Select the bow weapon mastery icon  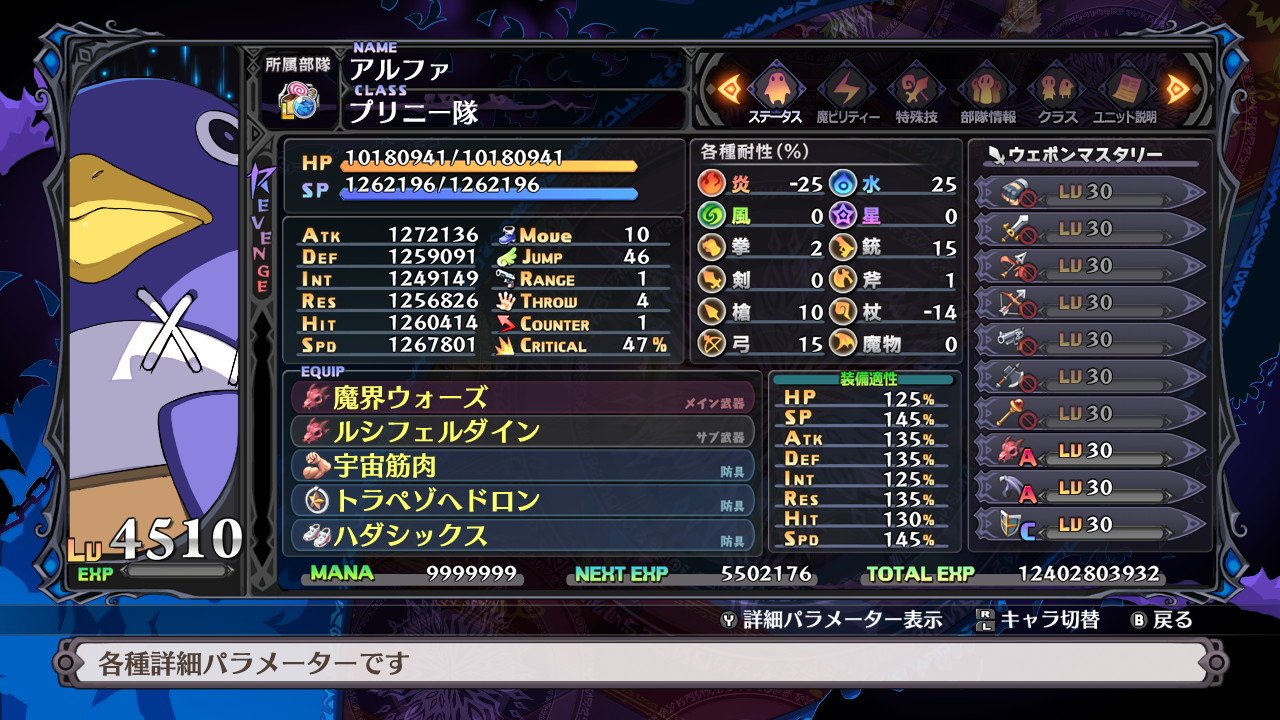1013,302
